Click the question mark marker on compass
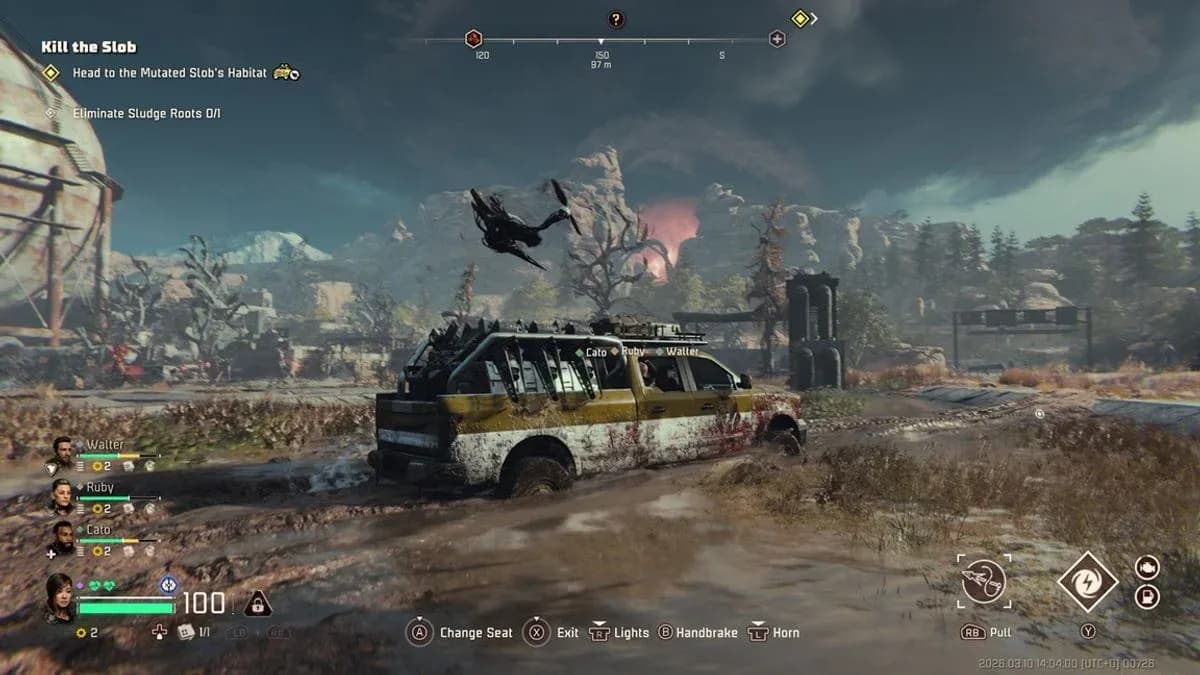The width and height of the screenshot is (1200, 675). (616, 19)
